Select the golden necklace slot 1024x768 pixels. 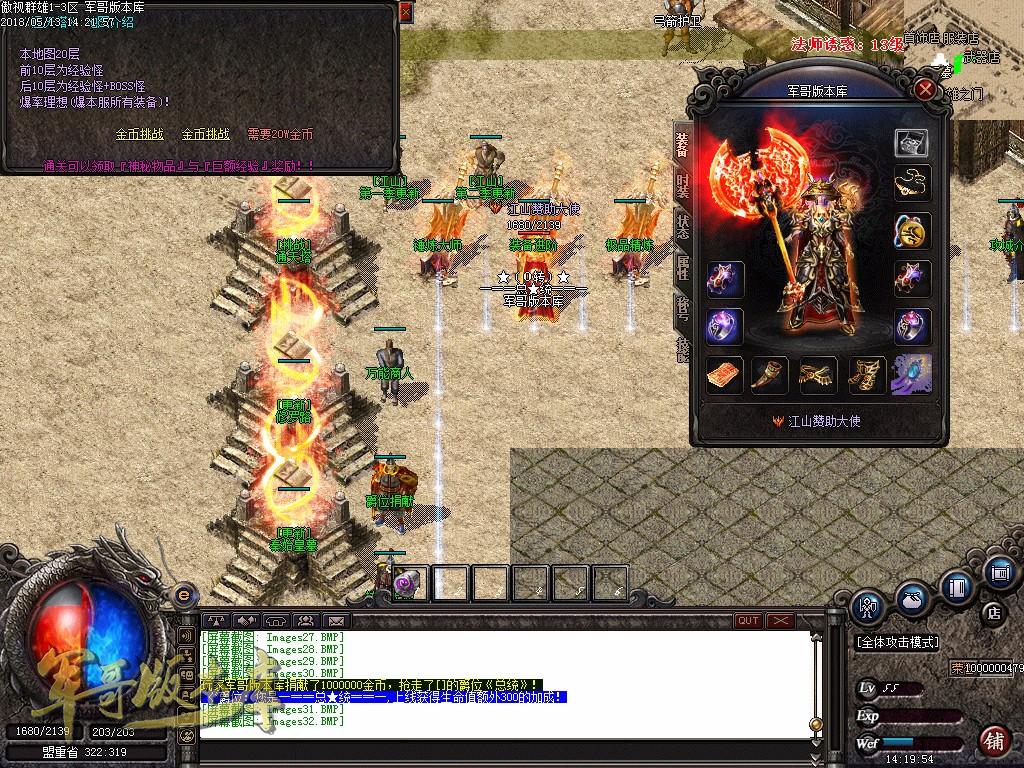point(911,183)
